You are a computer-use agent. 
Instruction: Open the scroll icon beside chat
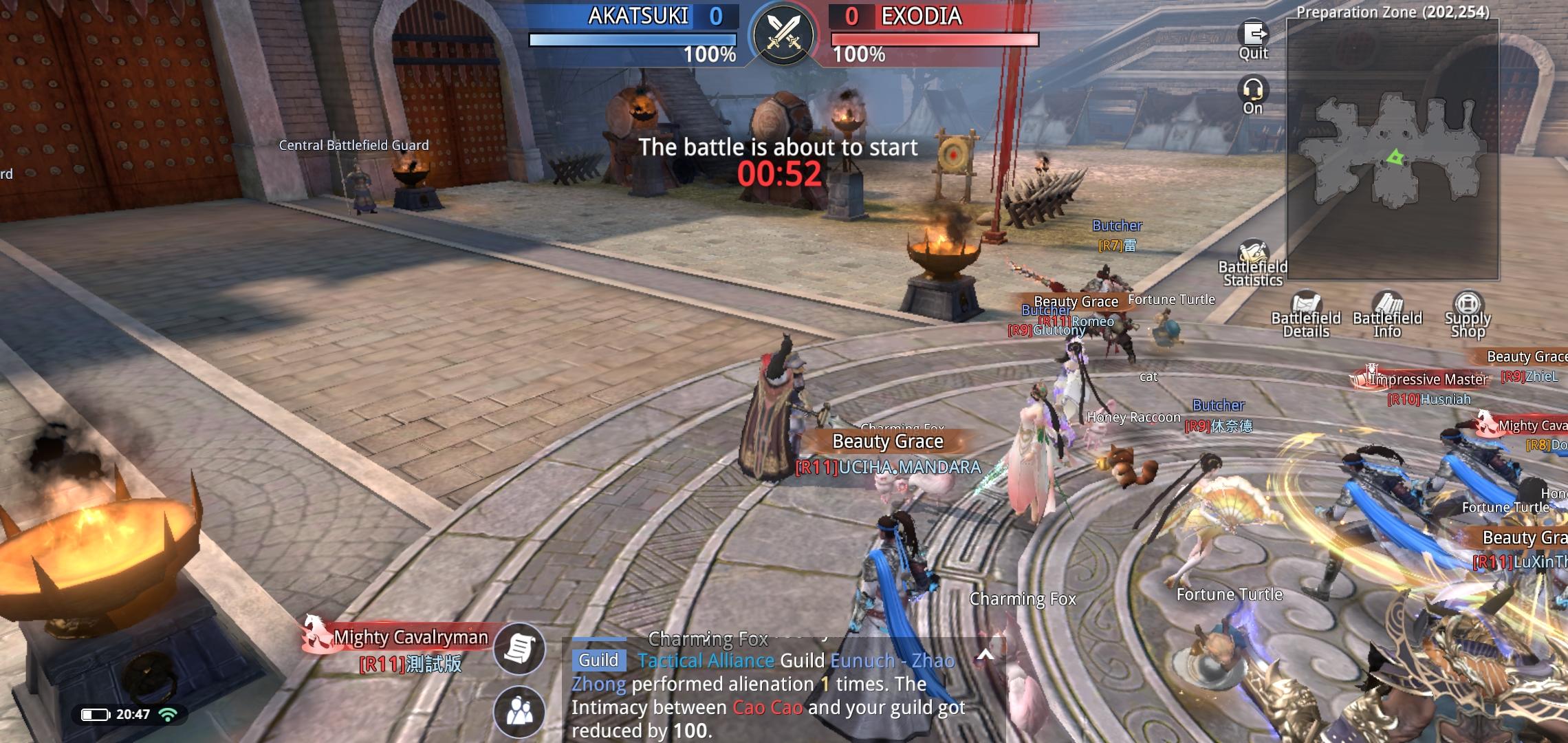click(x=519, y=648)
